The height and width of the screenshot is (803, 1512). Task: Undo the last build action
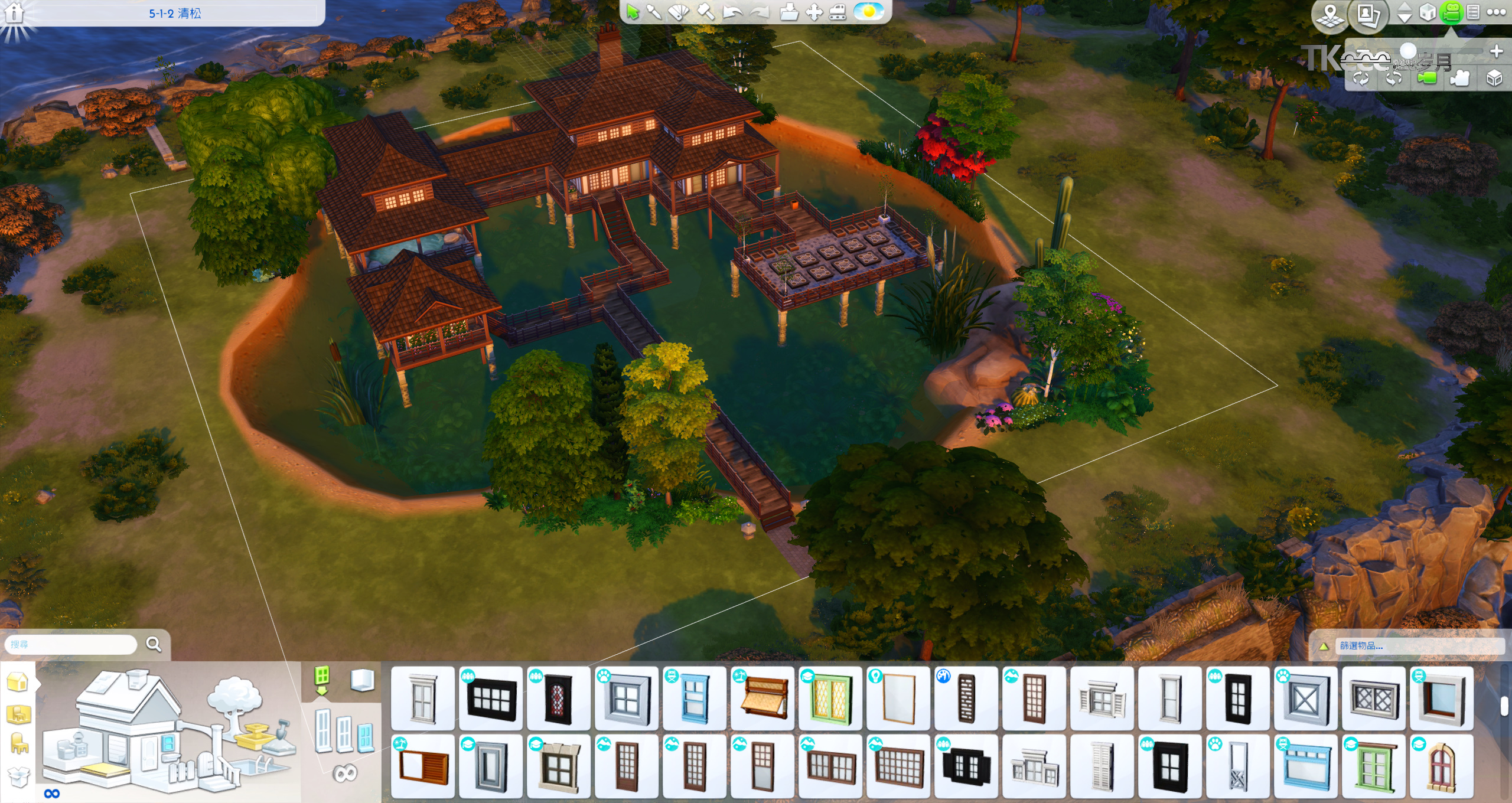[x=732, y=12]
